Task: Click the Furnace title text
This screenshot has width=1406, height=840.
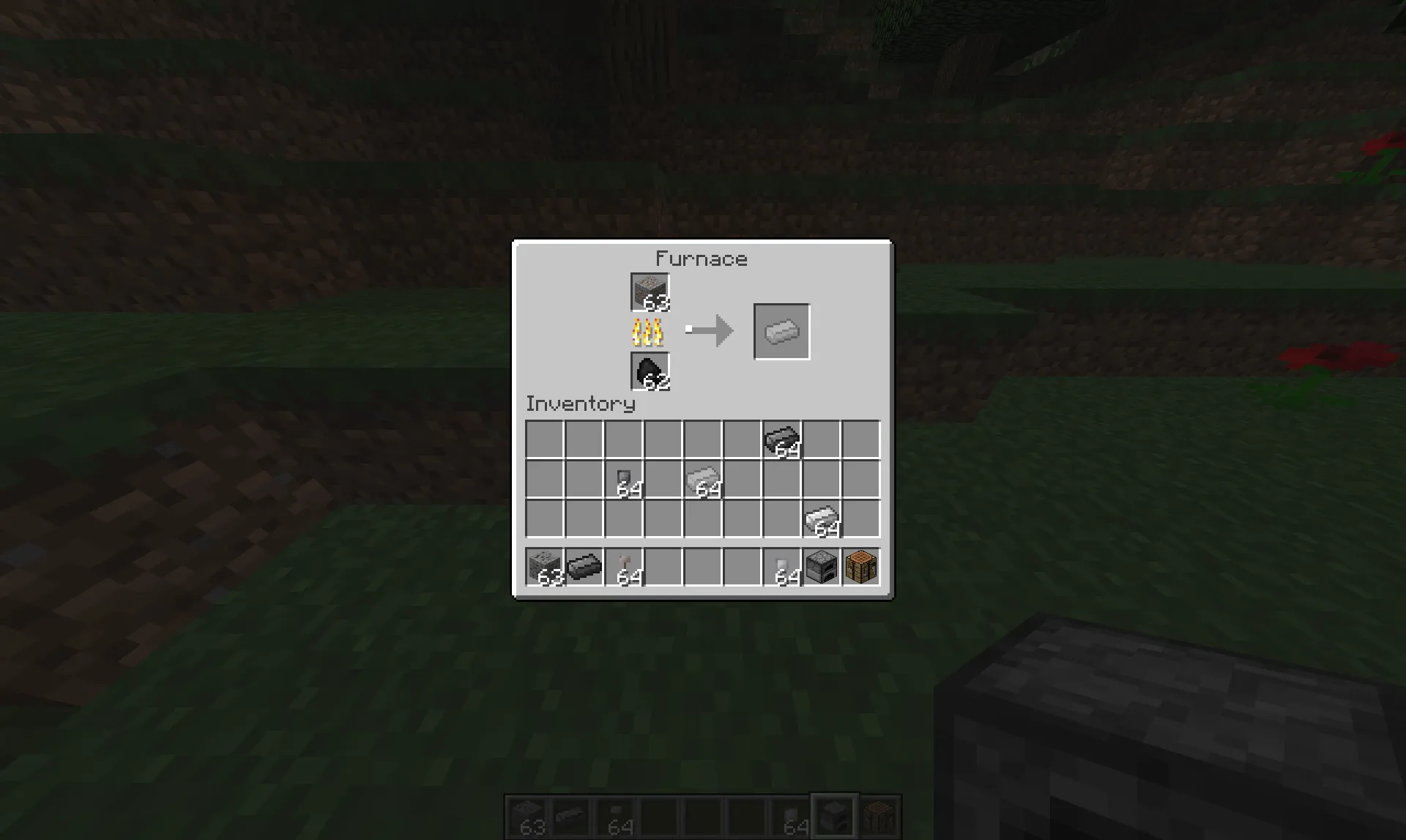Action: pyautogui.click(x=702, y=258)
